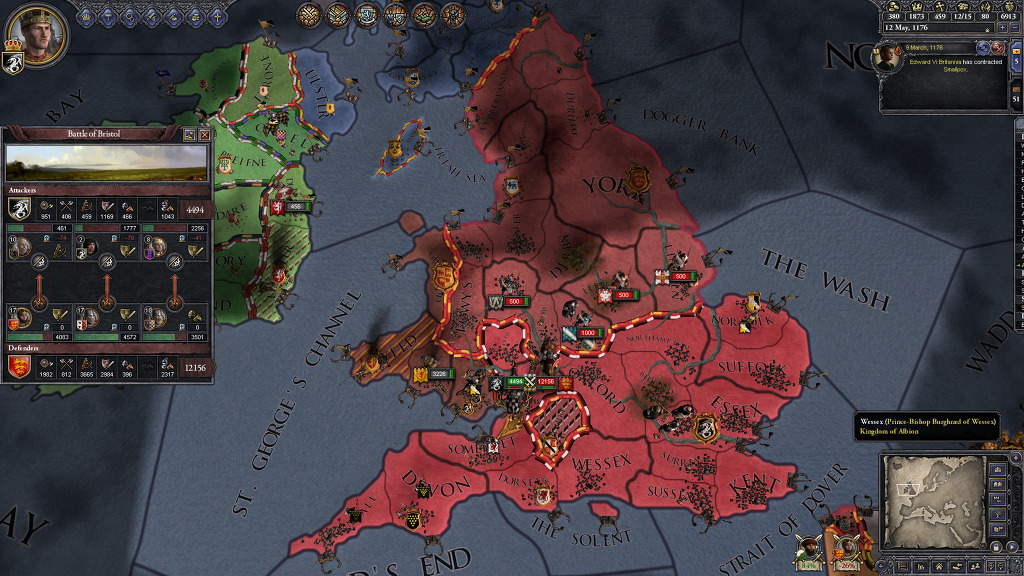
Task: Select the 3226 army counter on the map
Action: pyautogui.click(x=440, y=374)
